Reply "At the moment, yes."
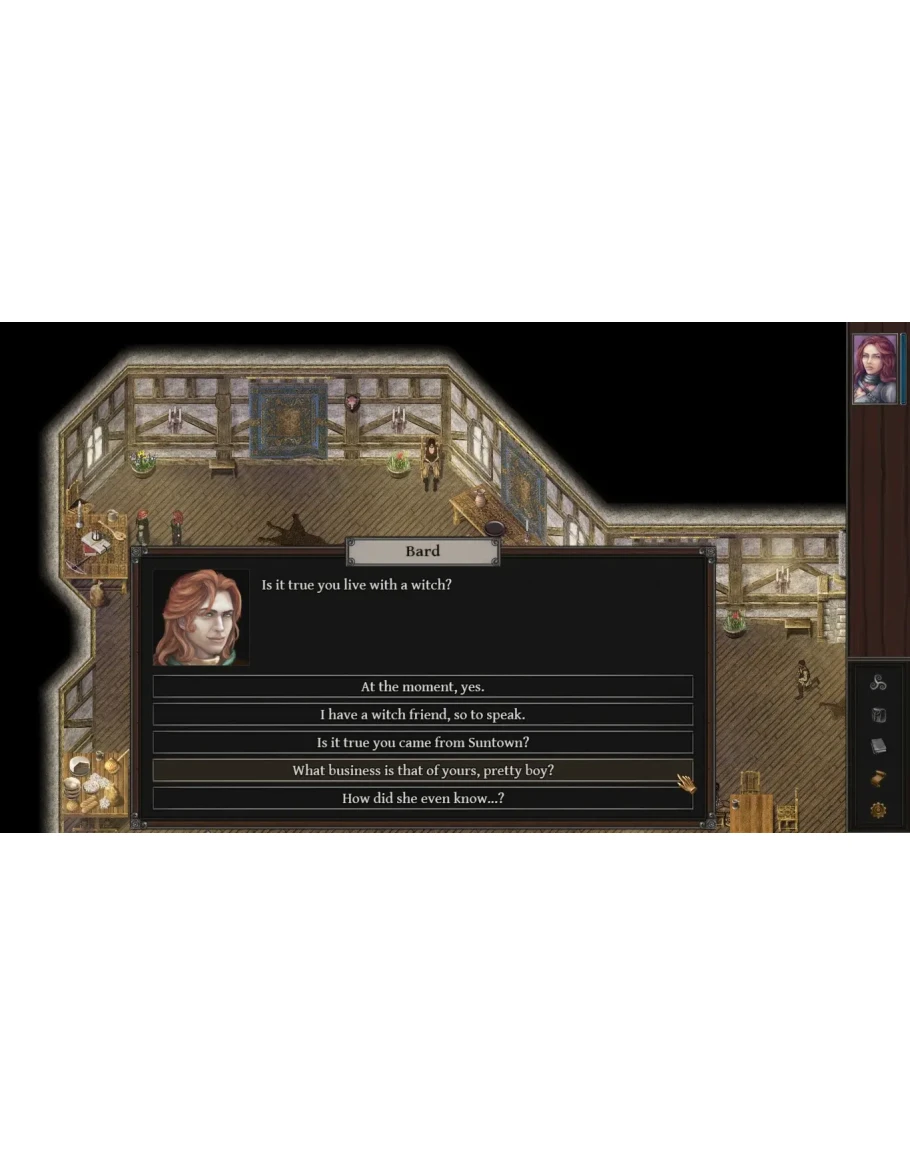This screenshot has height=1155, width=910. 422,687
